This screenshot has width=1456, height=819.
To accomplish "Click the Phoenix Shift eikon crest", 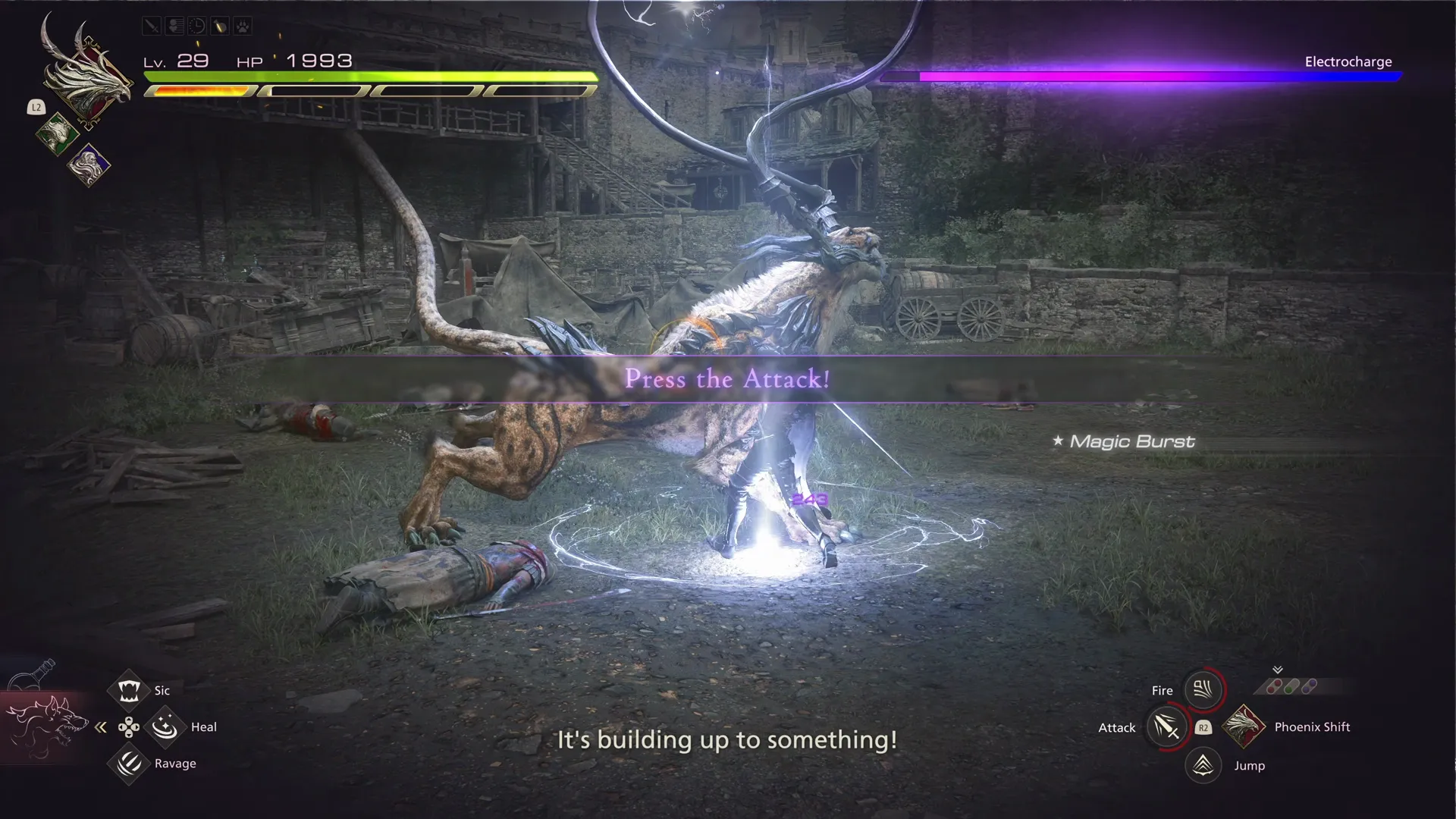I will point(1244,726).
